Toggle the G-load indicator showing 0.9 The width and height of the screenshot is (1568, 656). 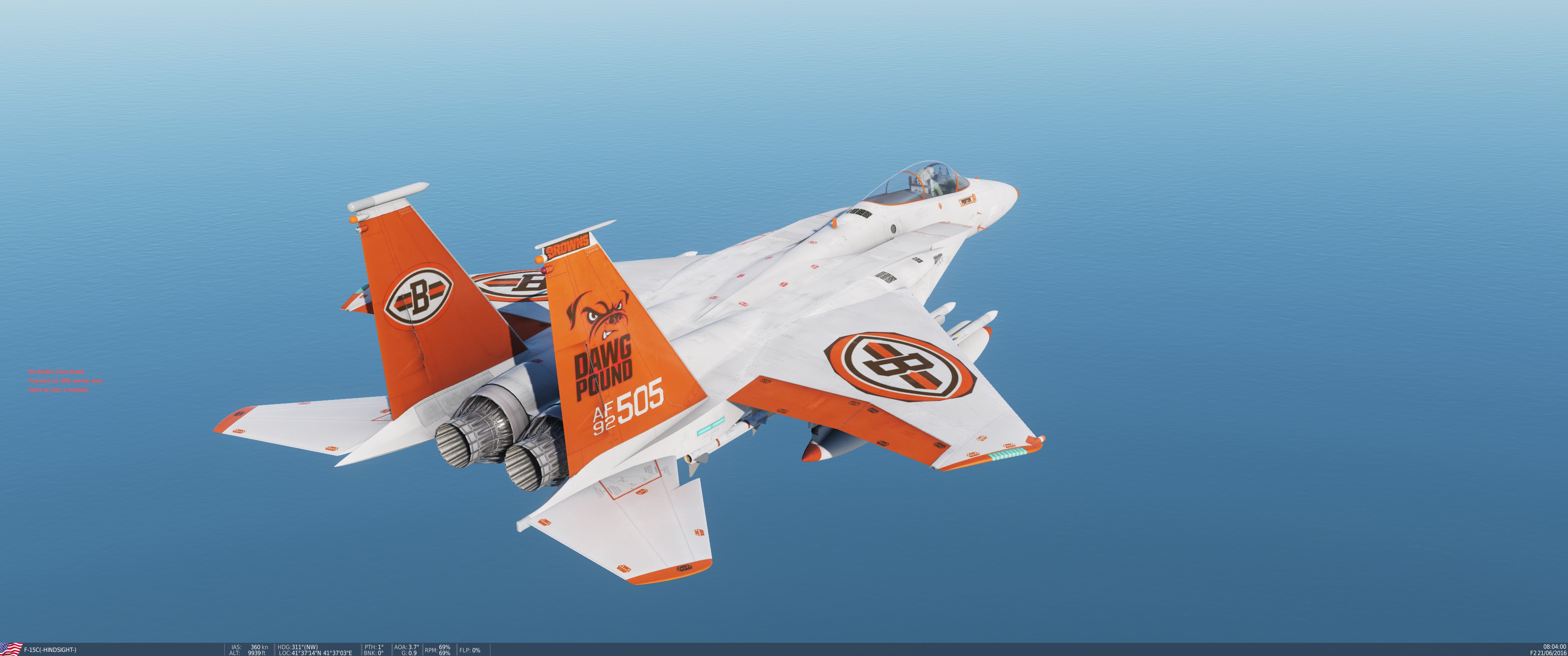407,653
